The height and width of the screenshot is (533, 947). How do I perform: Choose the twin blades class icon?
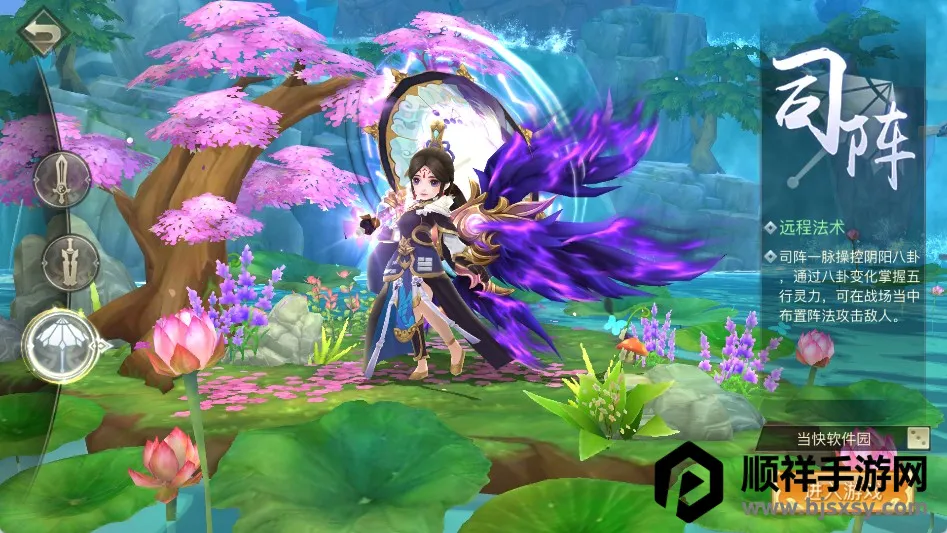70,262
